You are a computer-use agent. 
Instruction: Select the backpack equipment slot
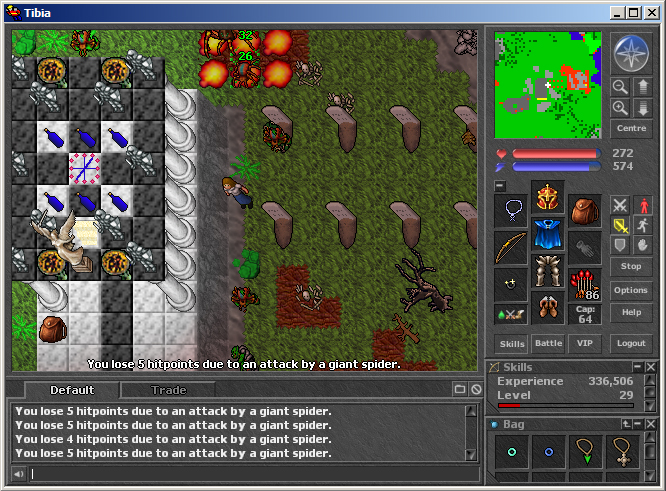pos(585,210)
